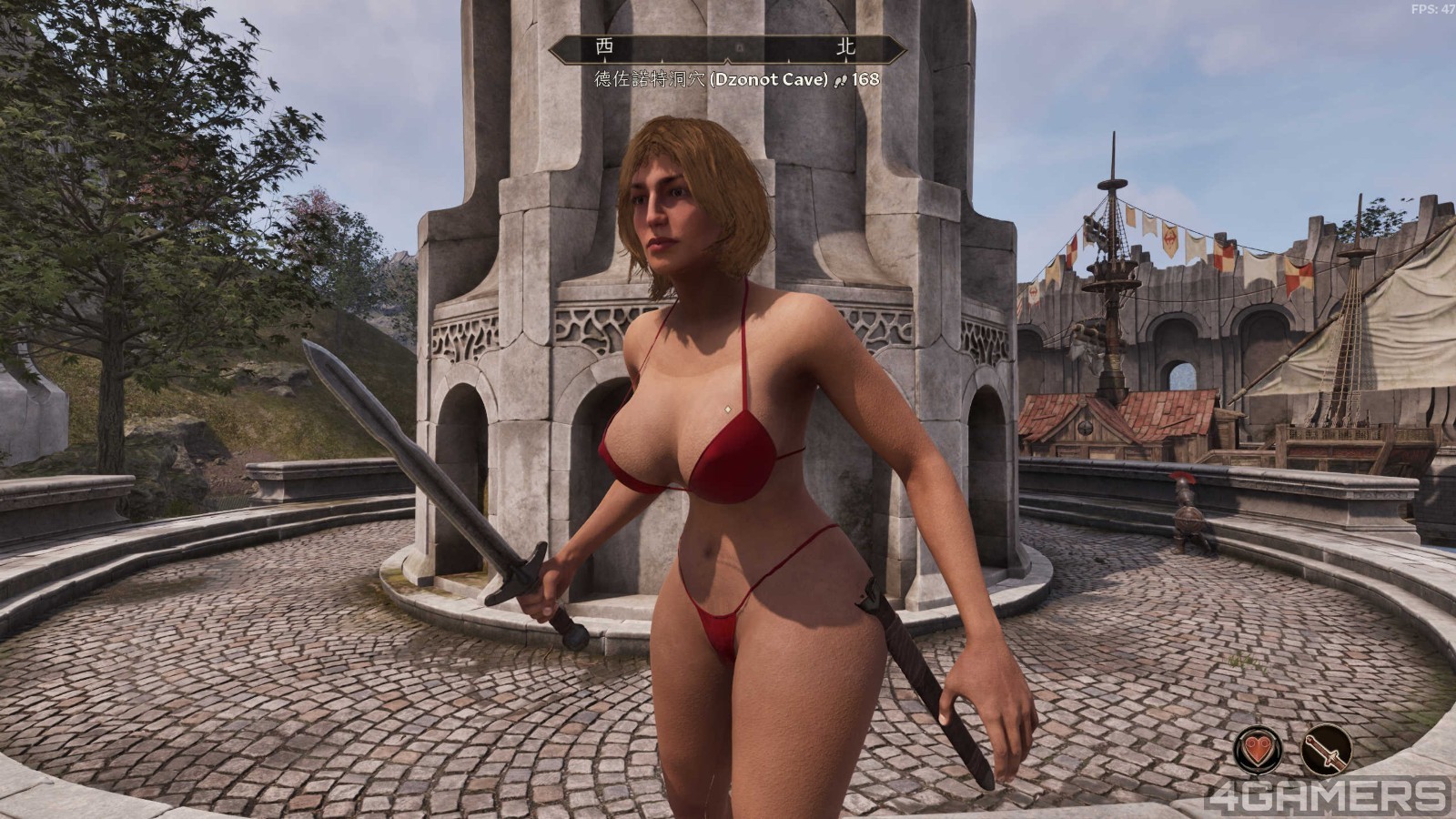Click the heart spell icon
Image resolution: width=1456 pixels, height=819 pixels.
pyautogui.click(x=1259, y=750)
